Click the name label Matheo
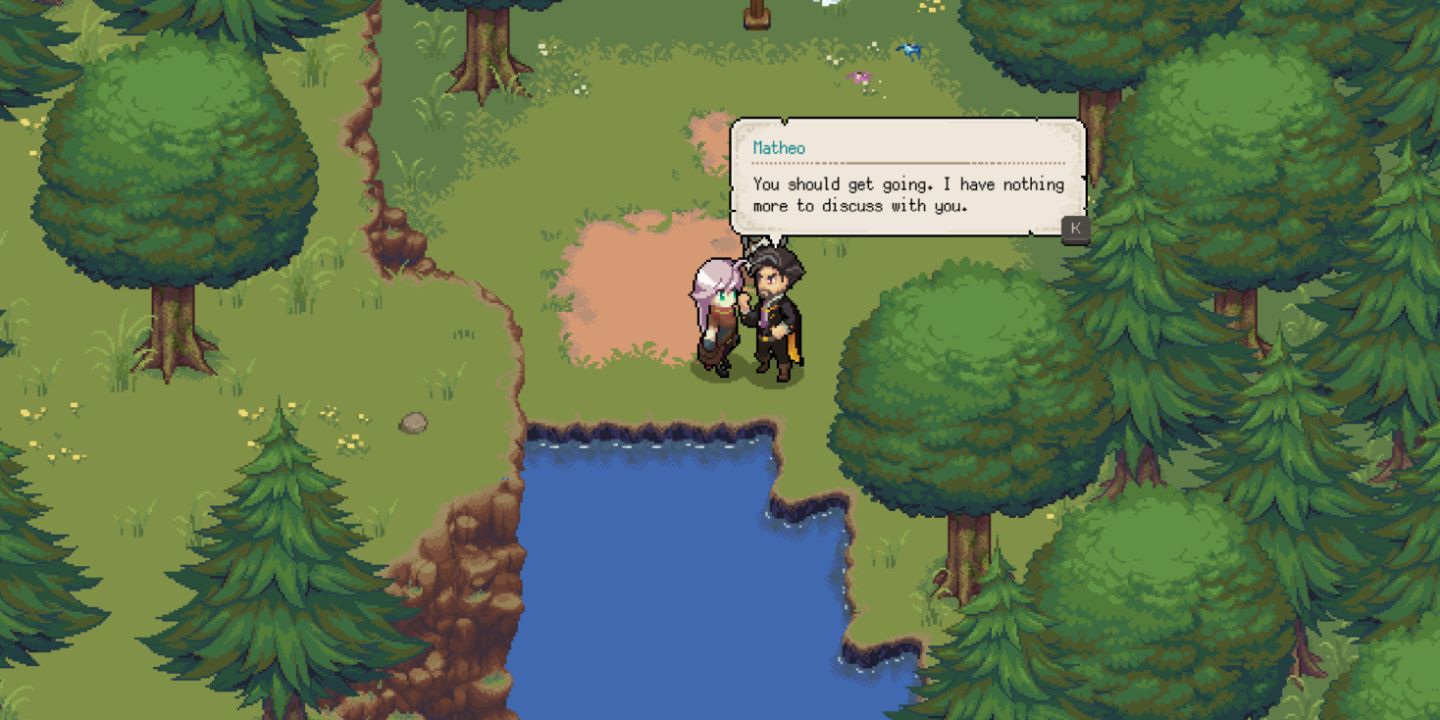1440x720 pixels. (x=779, y=147)
